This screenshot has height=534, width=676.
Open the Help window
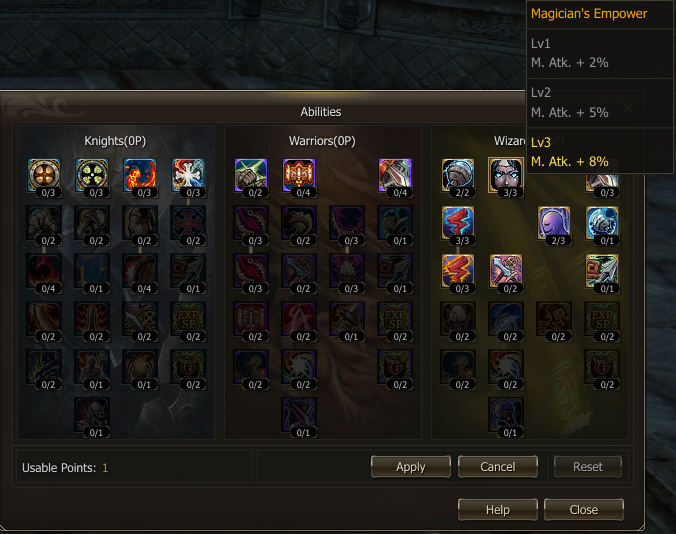pos(497,509)
